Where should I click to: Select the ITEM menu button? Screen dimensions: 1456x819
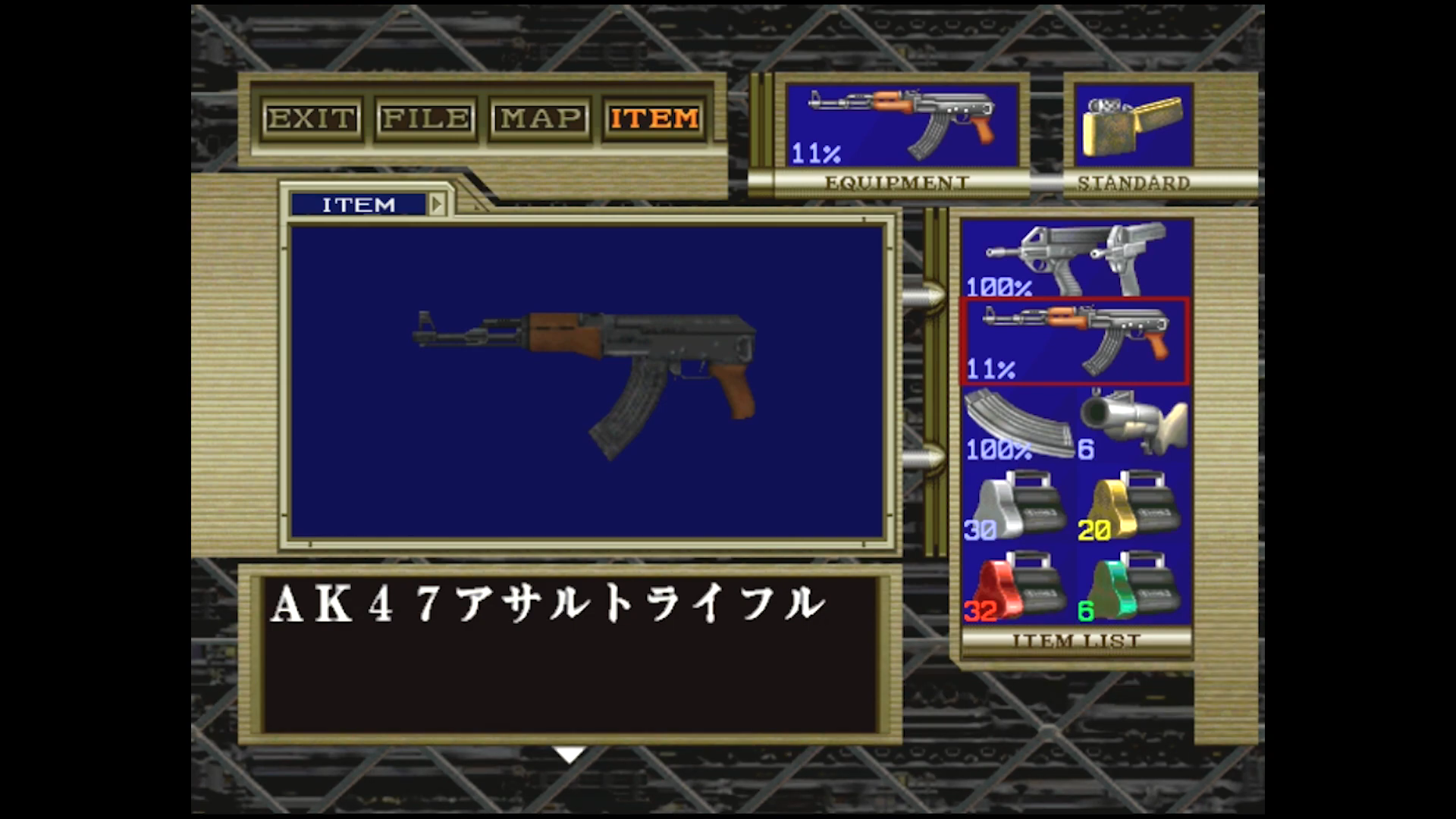[654, 118]
